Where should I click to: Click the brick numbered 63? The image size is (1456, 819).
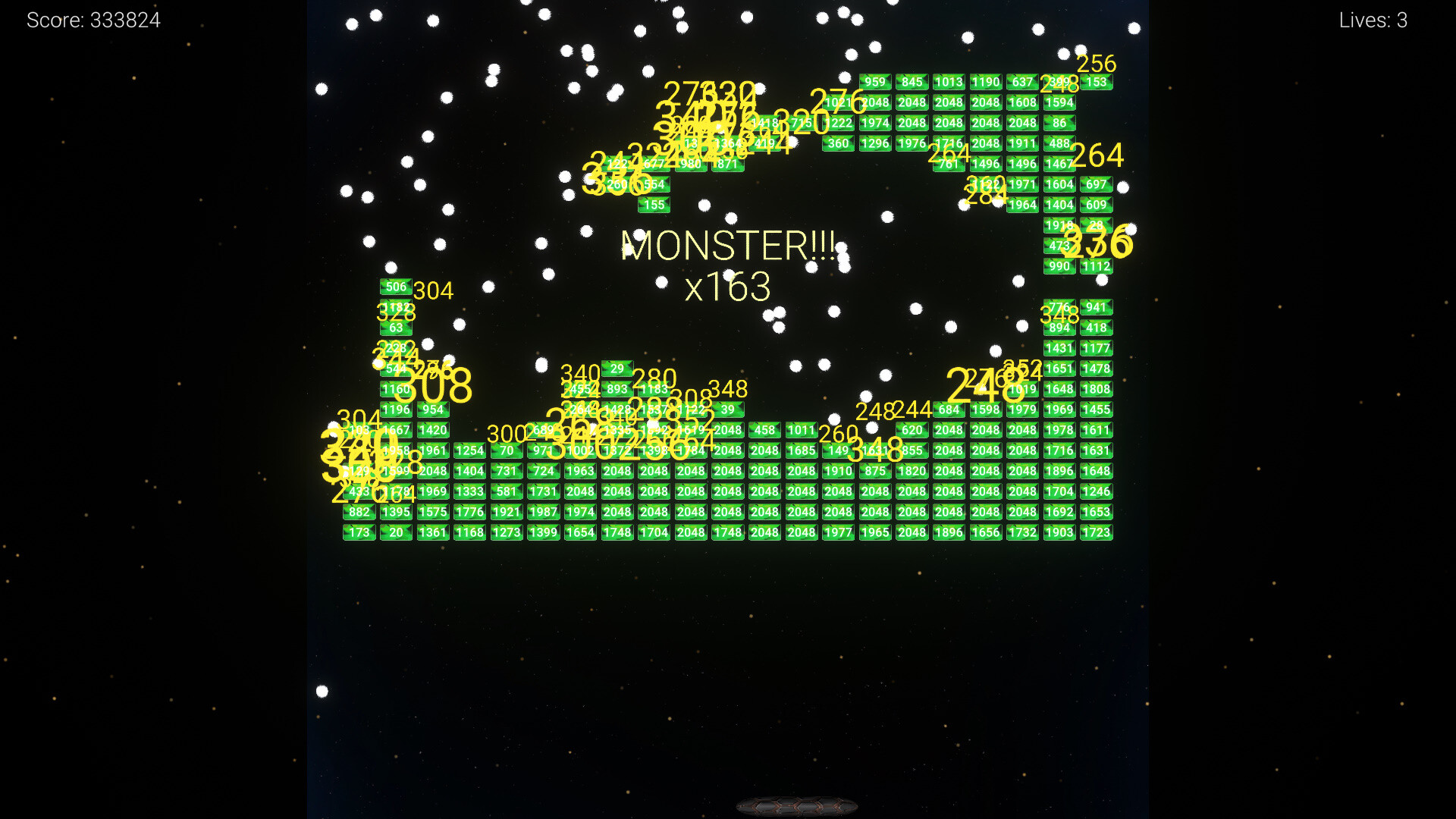coord(396,328)
